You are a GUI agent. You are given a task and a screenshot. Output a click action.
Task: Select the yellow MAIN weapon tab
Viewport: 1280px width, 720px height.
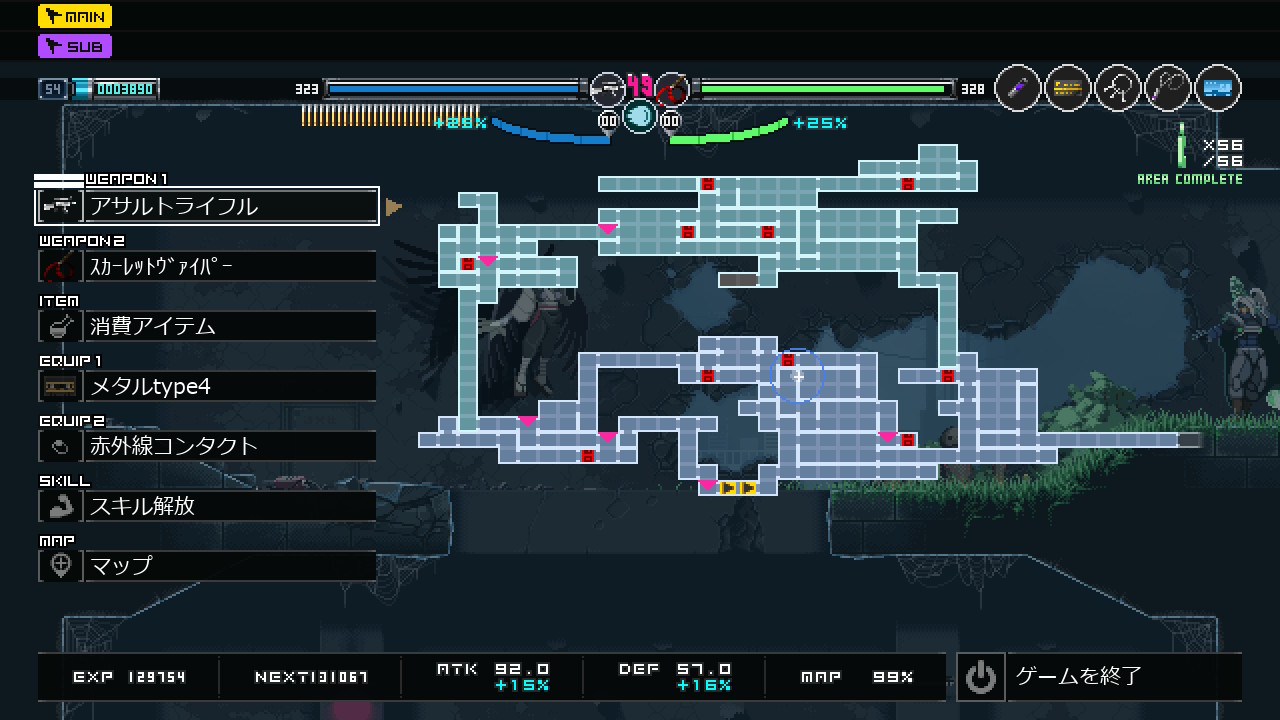(75, 16)
